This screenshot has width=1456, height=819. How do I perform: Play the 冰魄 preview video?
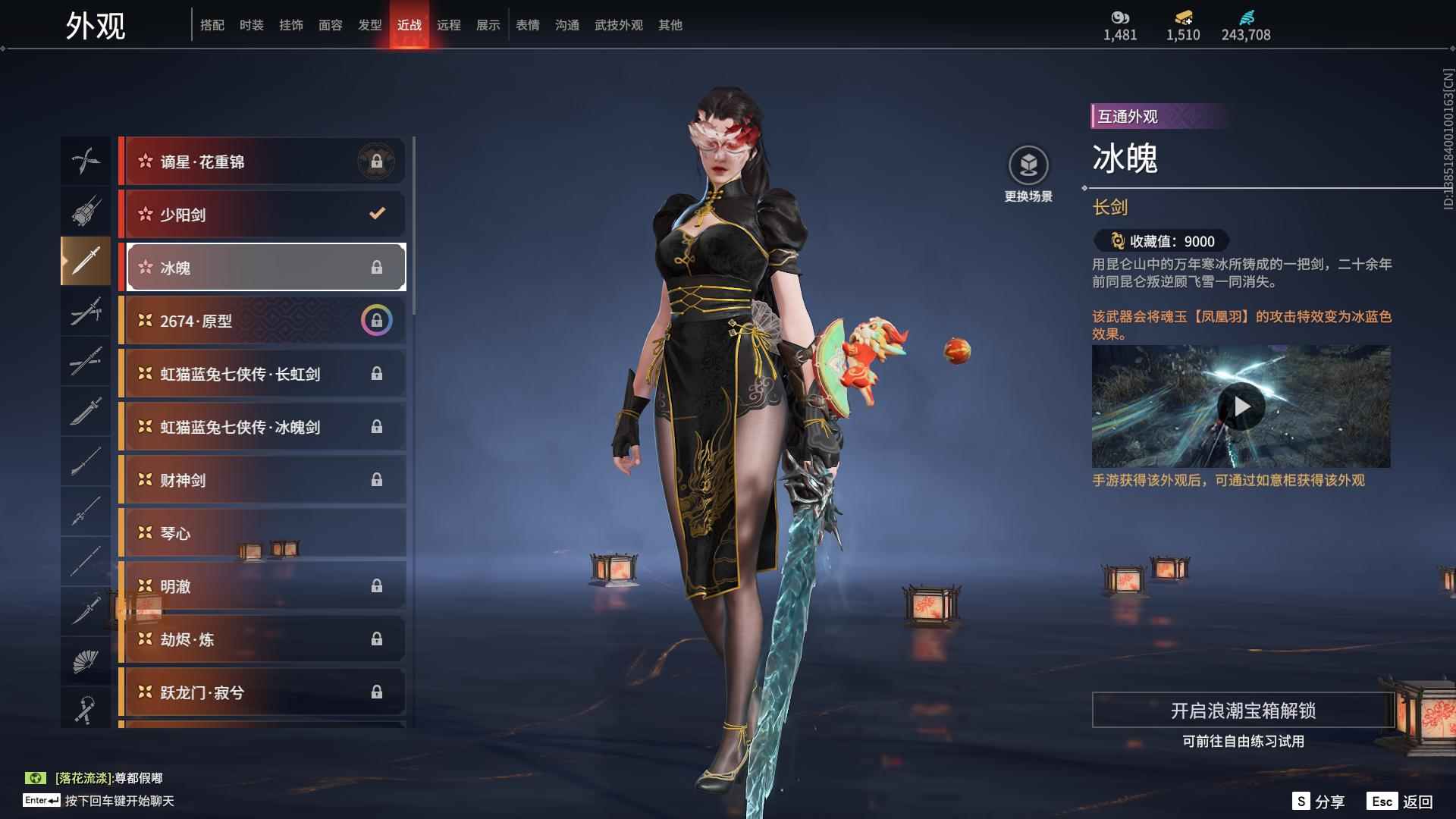pos(1241,407)
